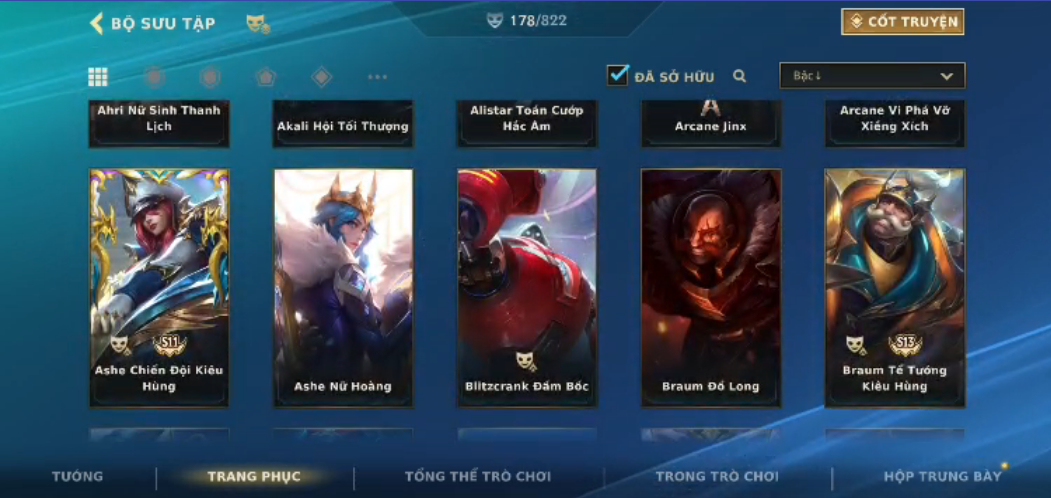This screenshot has width=1051, height=498.
Task: Click the three-dots more filters icon
Action: click(377, 77)
